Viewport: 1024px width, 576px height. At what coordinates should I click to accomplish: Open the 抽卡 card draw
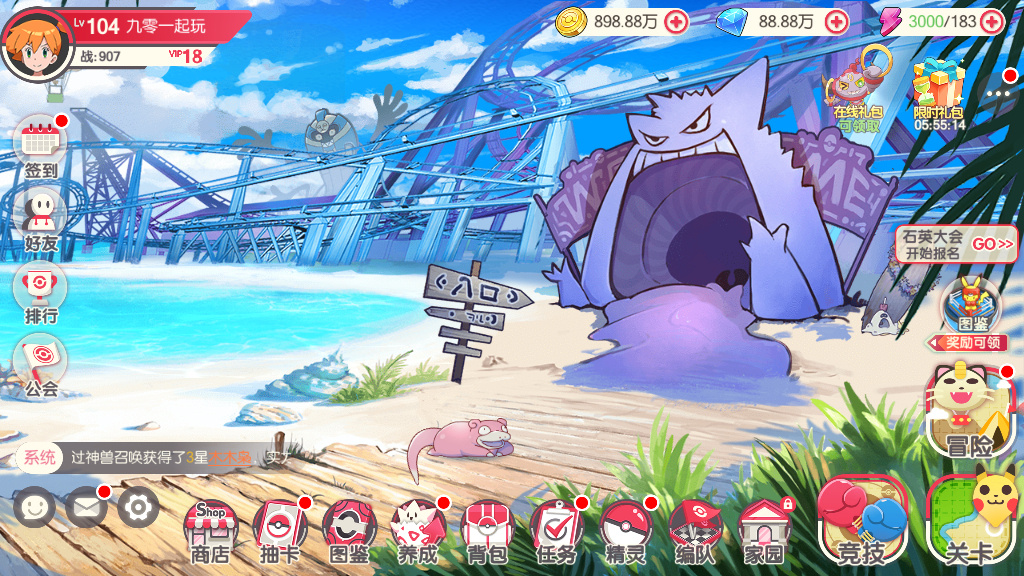click(279, 531)
